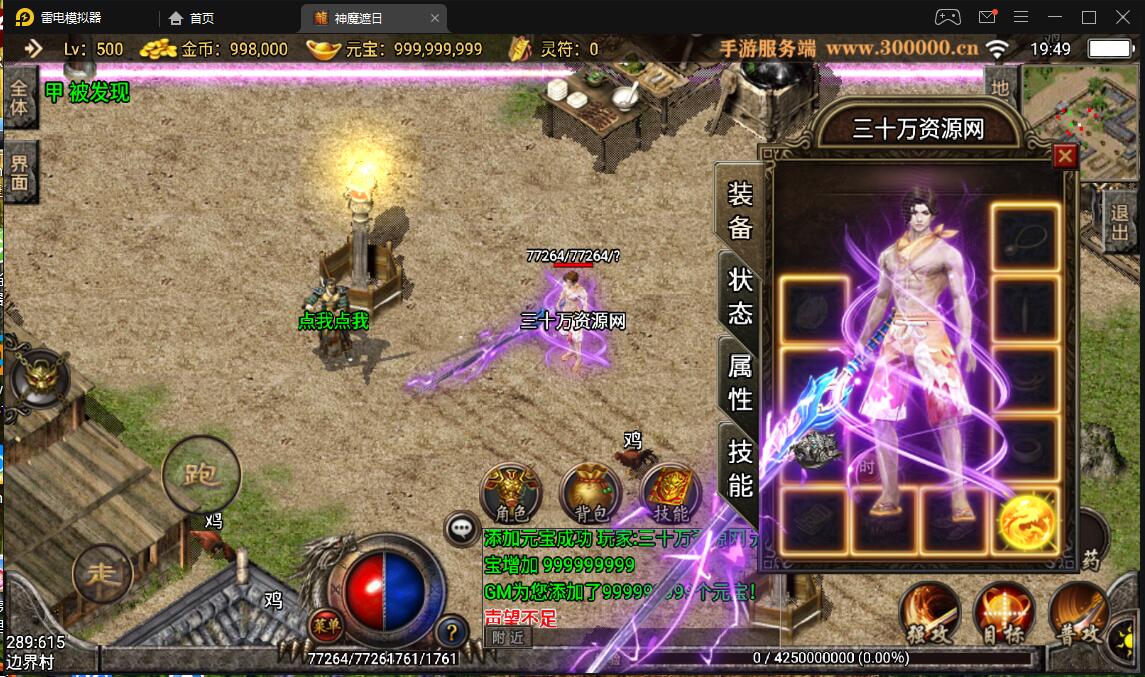1145x677 pixels.
Task: Toggle the 跑 run button
Action: (x=201, y=474)
